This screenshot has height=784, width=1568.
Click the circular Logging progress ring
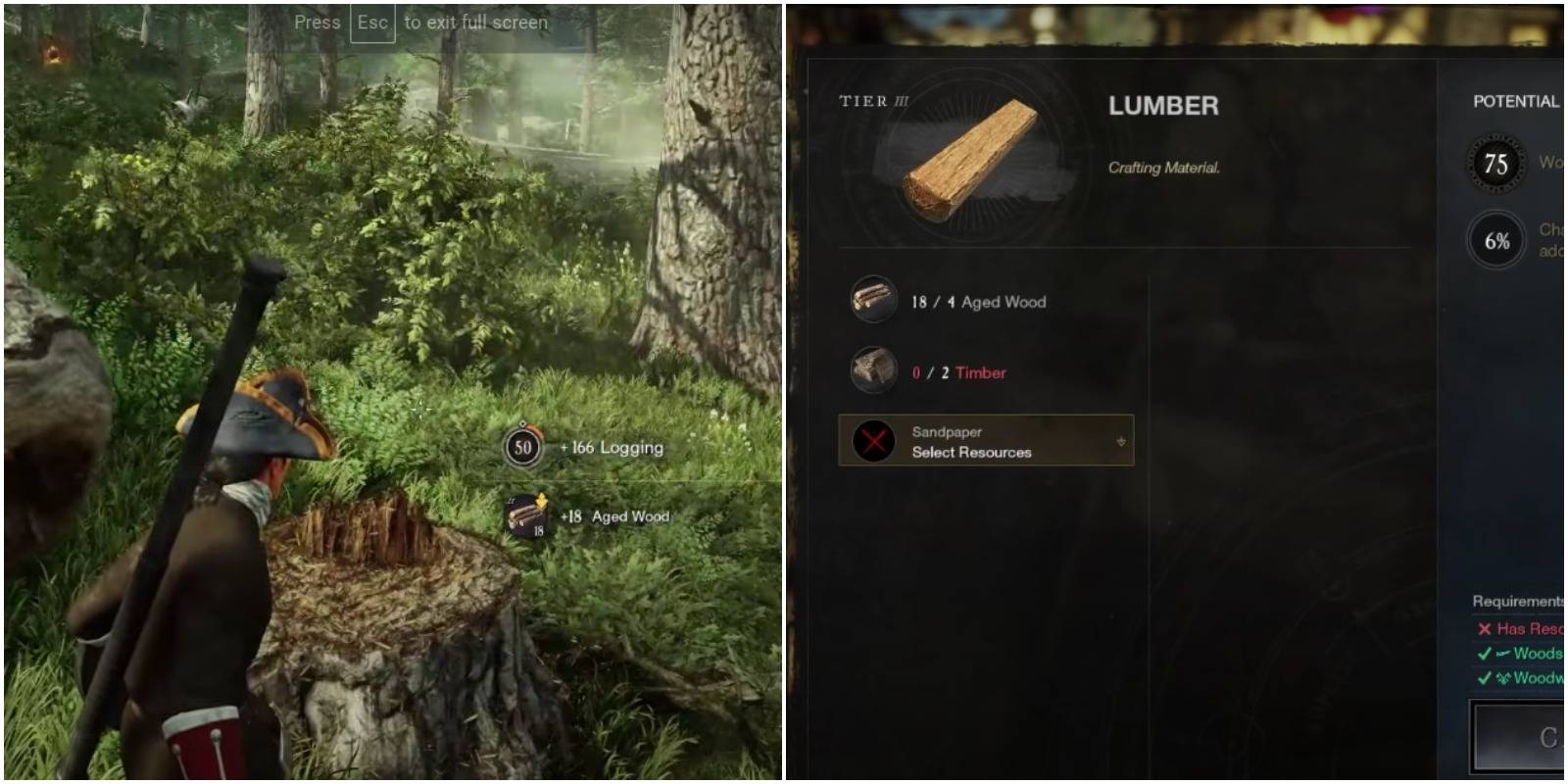(525, 447)
